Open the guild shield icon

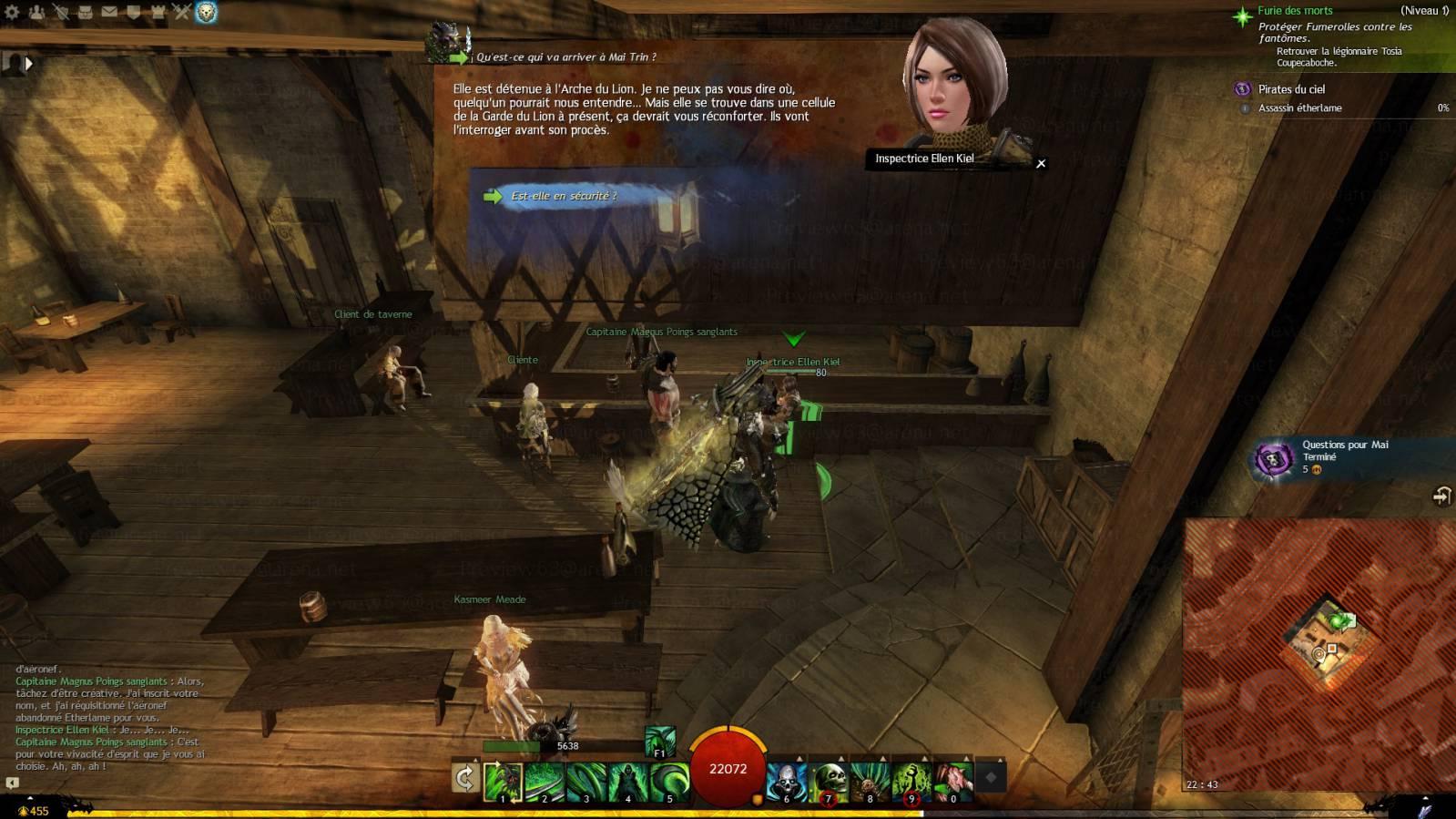(133, 12)
